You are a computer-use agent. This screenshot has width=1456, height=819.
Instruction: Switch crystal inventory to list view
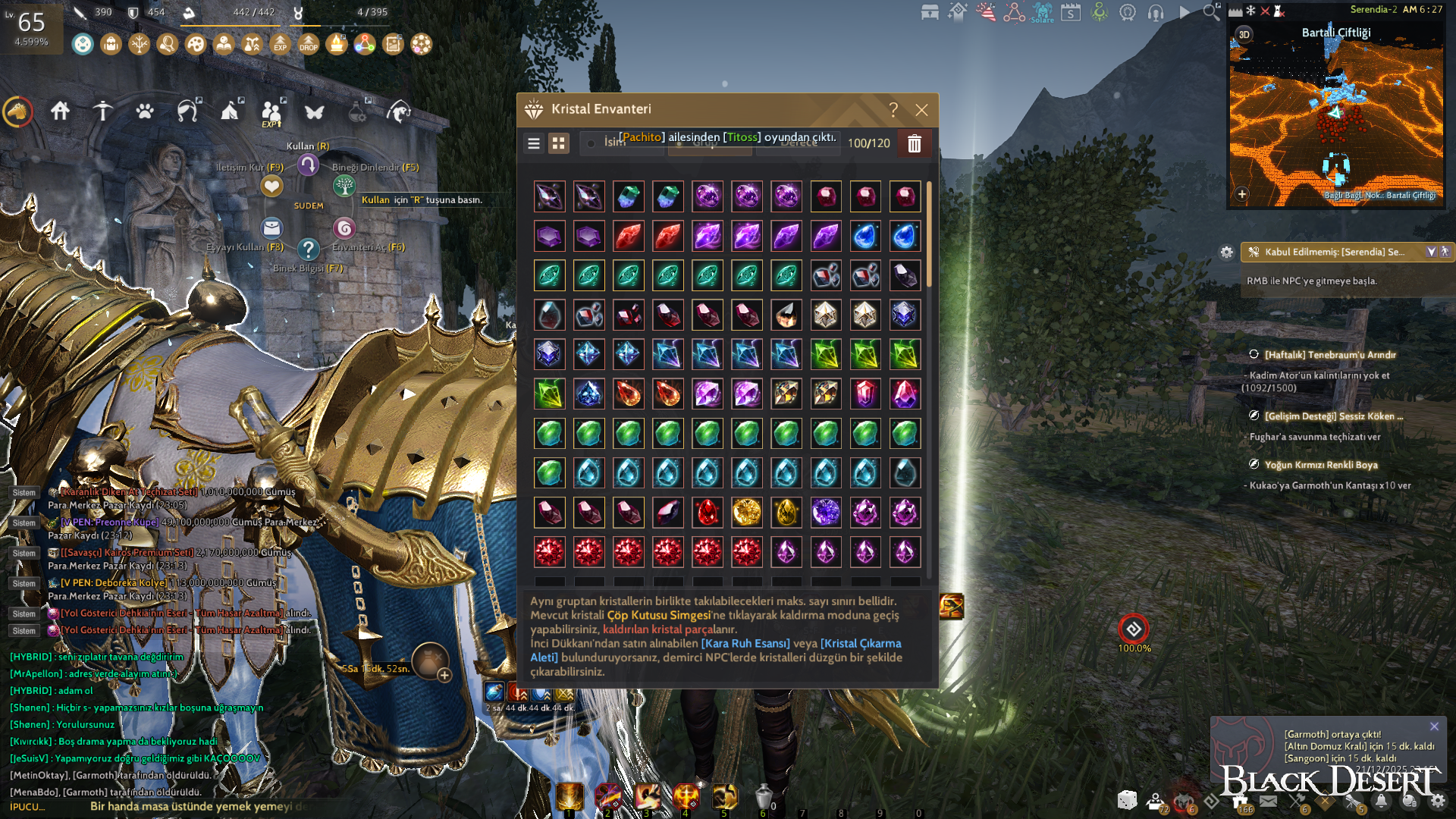534,143
